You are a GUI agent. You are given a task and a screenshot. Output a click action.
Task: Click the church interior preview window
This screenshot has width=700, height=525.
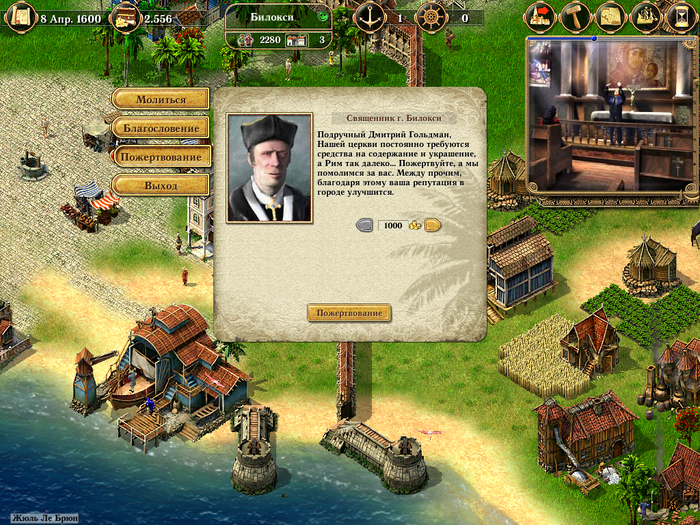(x=610, y=115)
